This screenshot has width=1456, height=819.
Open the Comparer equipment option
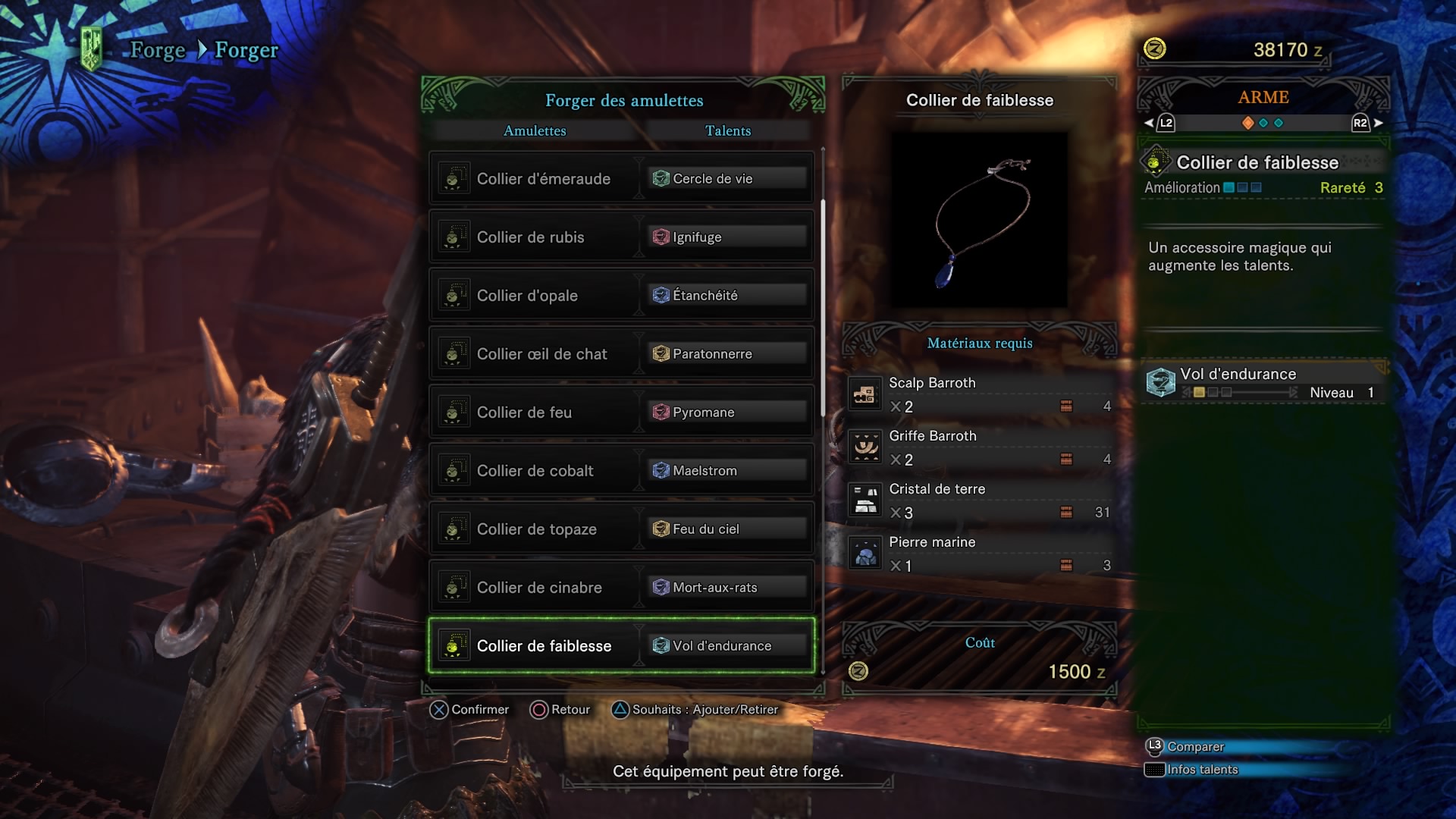click(1195, 747)
